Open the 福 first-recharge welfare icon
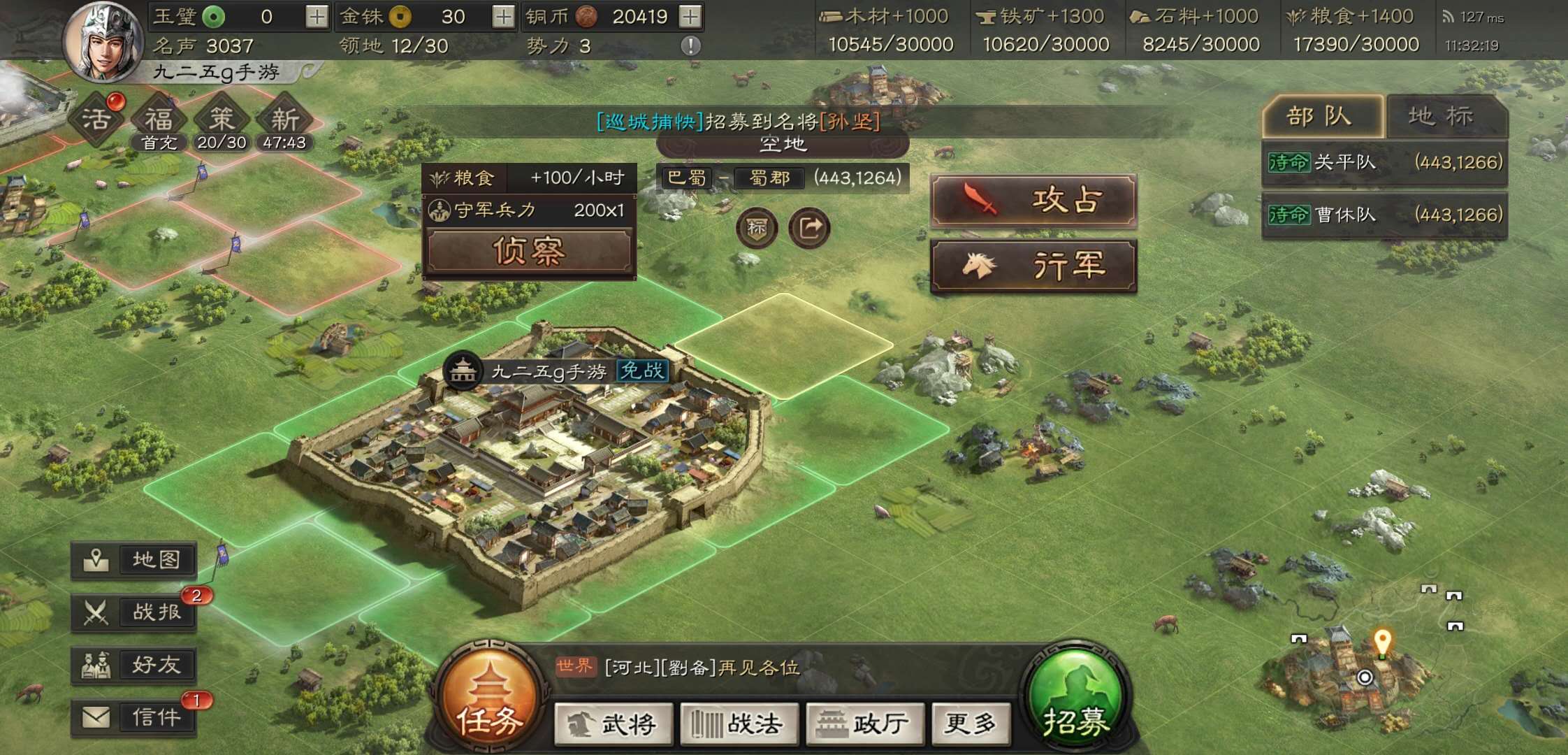The image size is (1568, 755). (159, 118)
